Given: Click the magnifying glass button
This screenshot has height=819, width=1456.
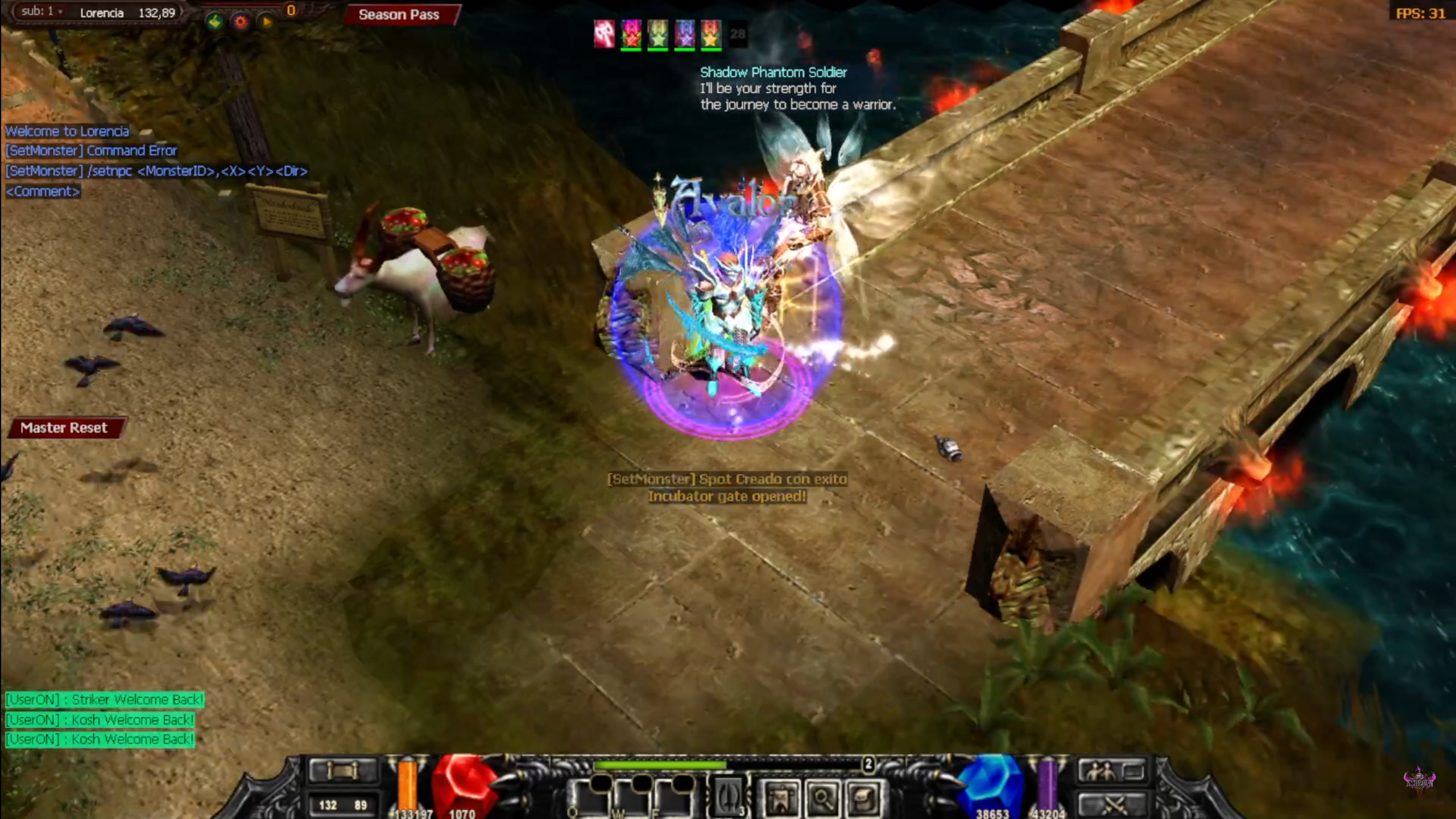Looking at the screenshot, I should coord(822,799).
